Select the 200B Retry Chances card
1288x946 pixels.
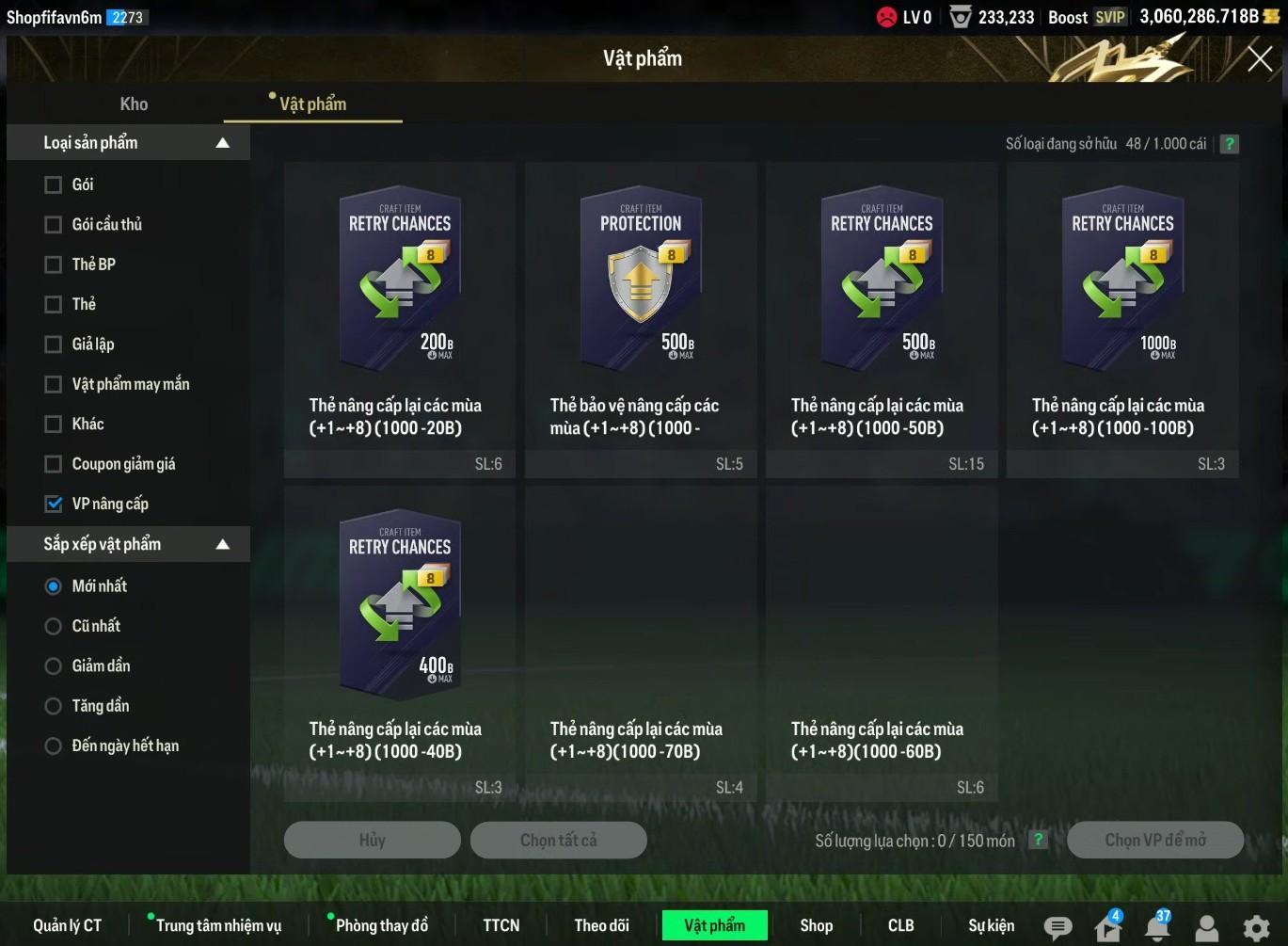pos(400,282)
